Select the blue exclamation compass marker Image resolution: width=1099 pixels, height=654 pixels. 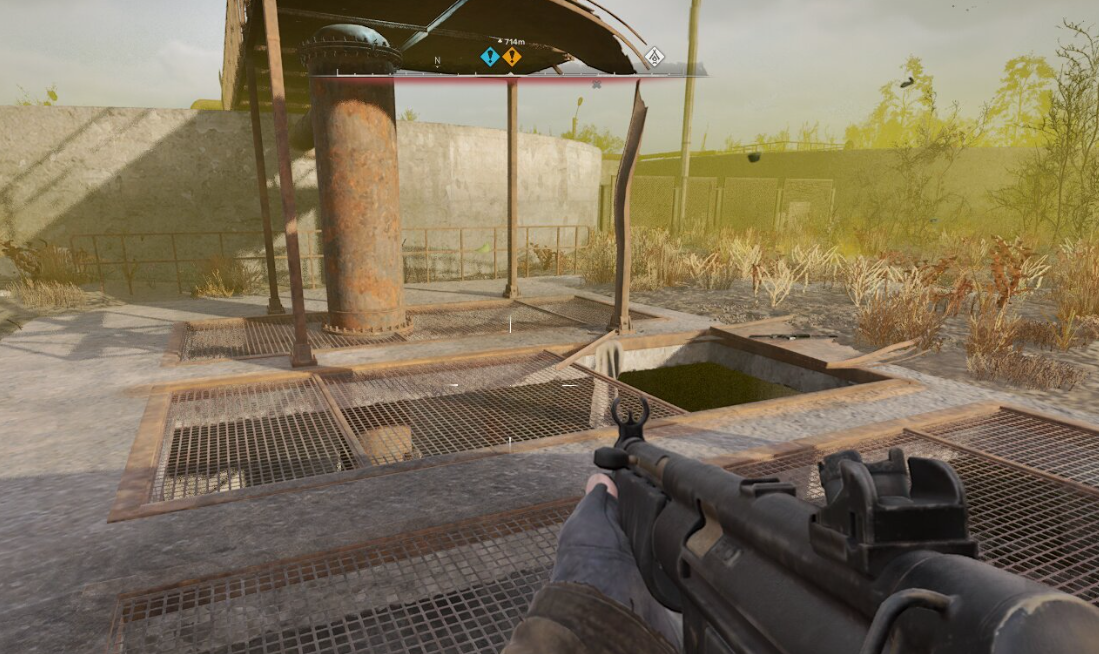(489, 57)
